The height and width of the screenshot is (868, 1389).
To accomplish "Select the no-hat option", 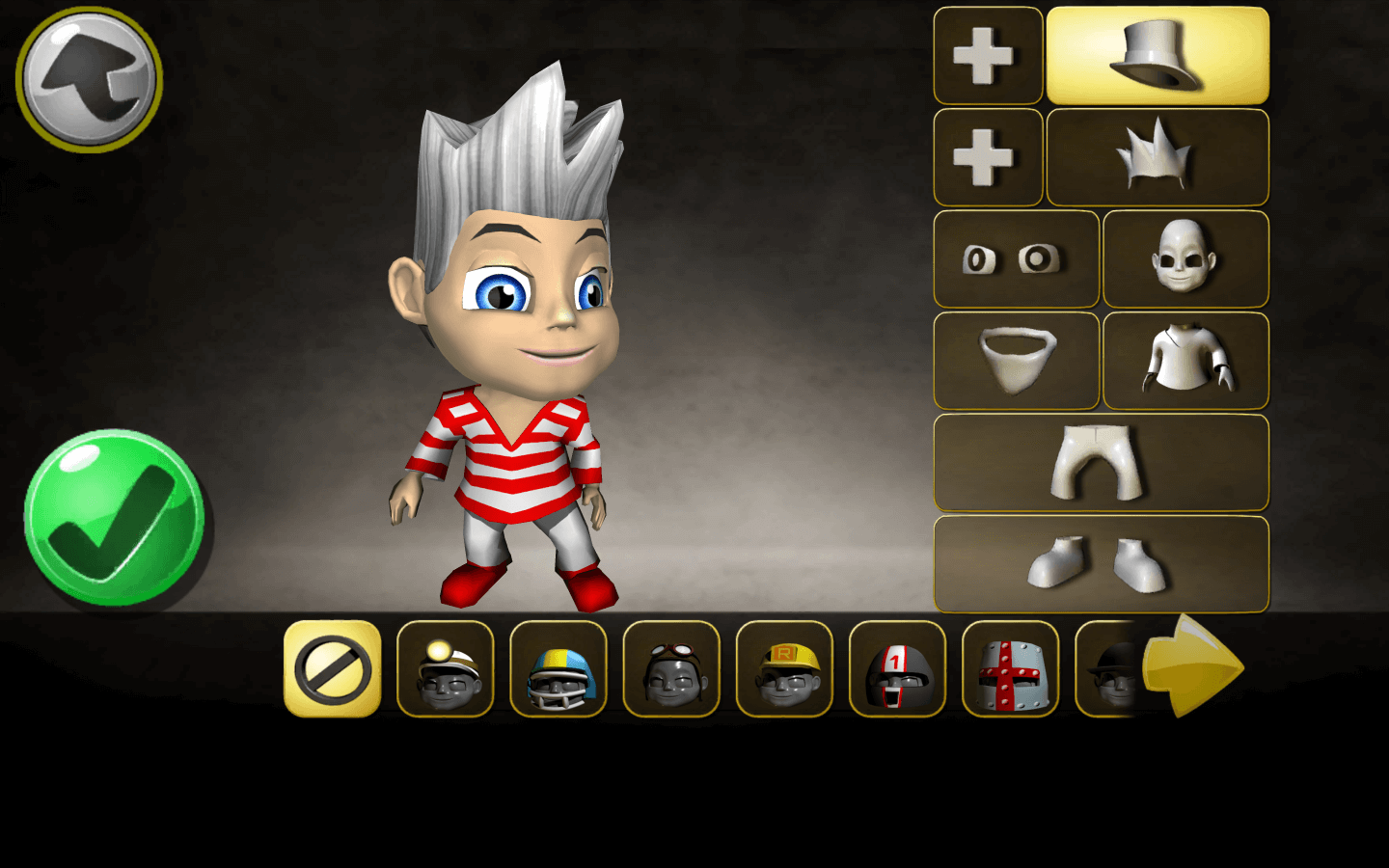I will [x=332, y=669].
